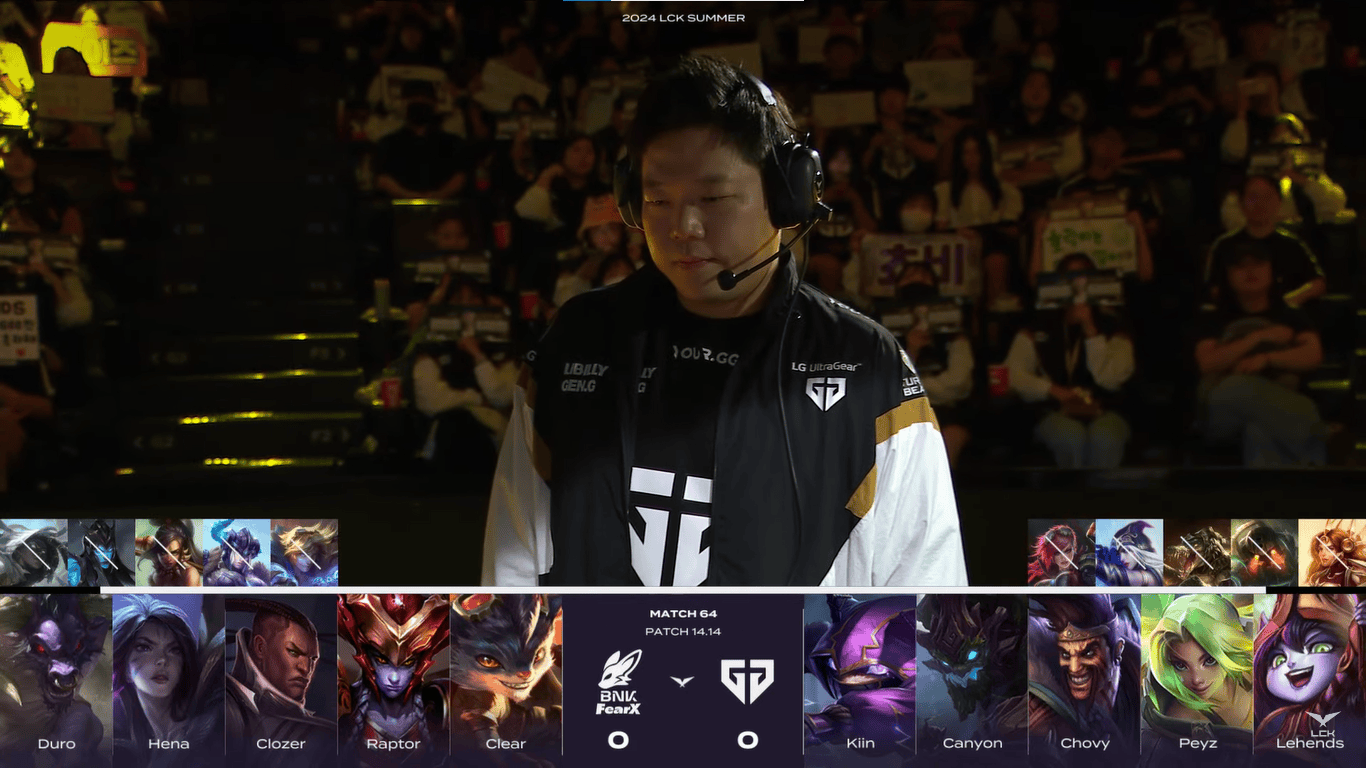The image size is (1366, 768).
Task: Select the banned Nautilus icon
Action: pyautogui.click(x=1264, y=552)
